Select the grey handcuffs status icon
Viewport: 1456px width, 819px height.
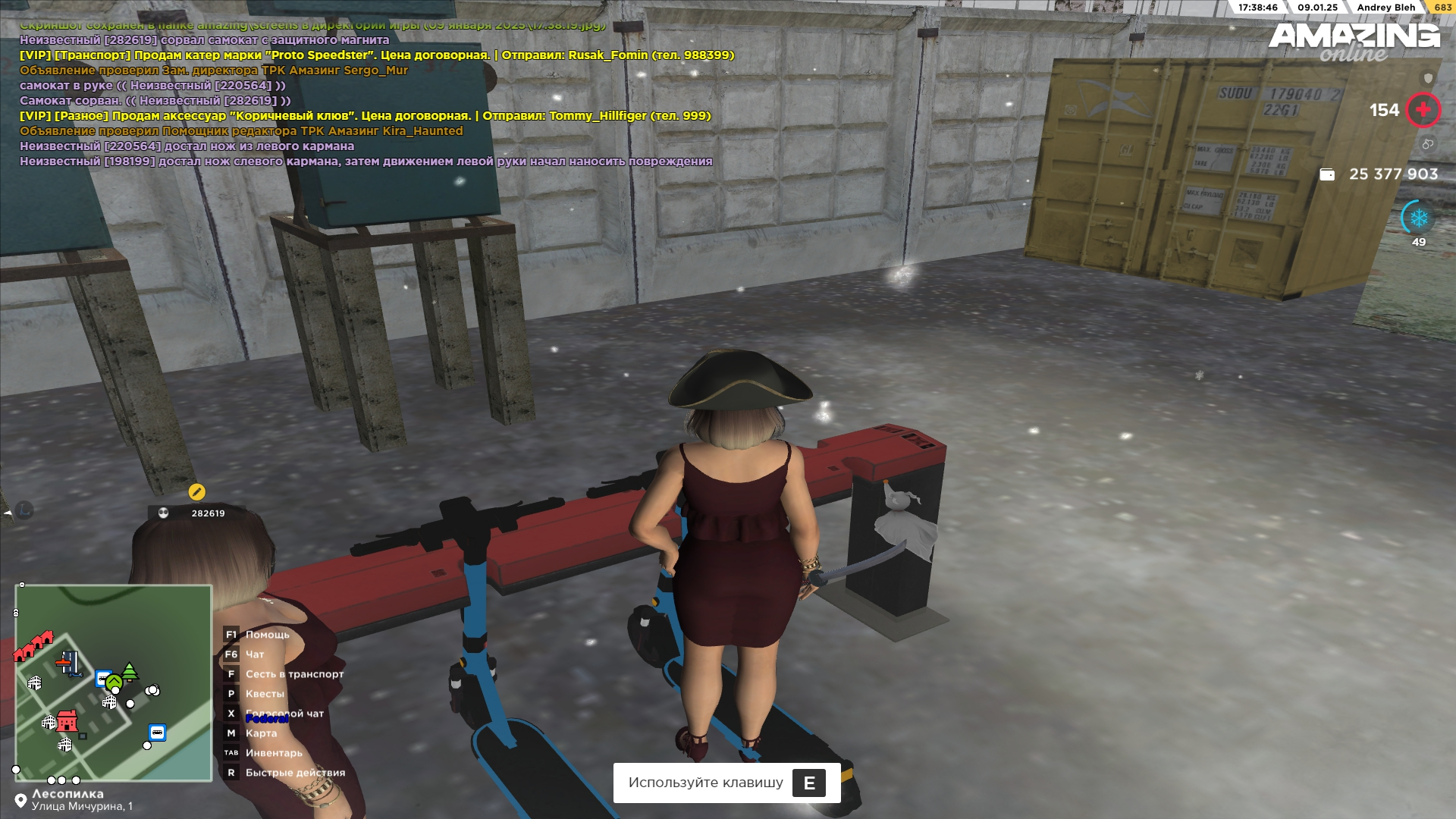point(1428,144)
